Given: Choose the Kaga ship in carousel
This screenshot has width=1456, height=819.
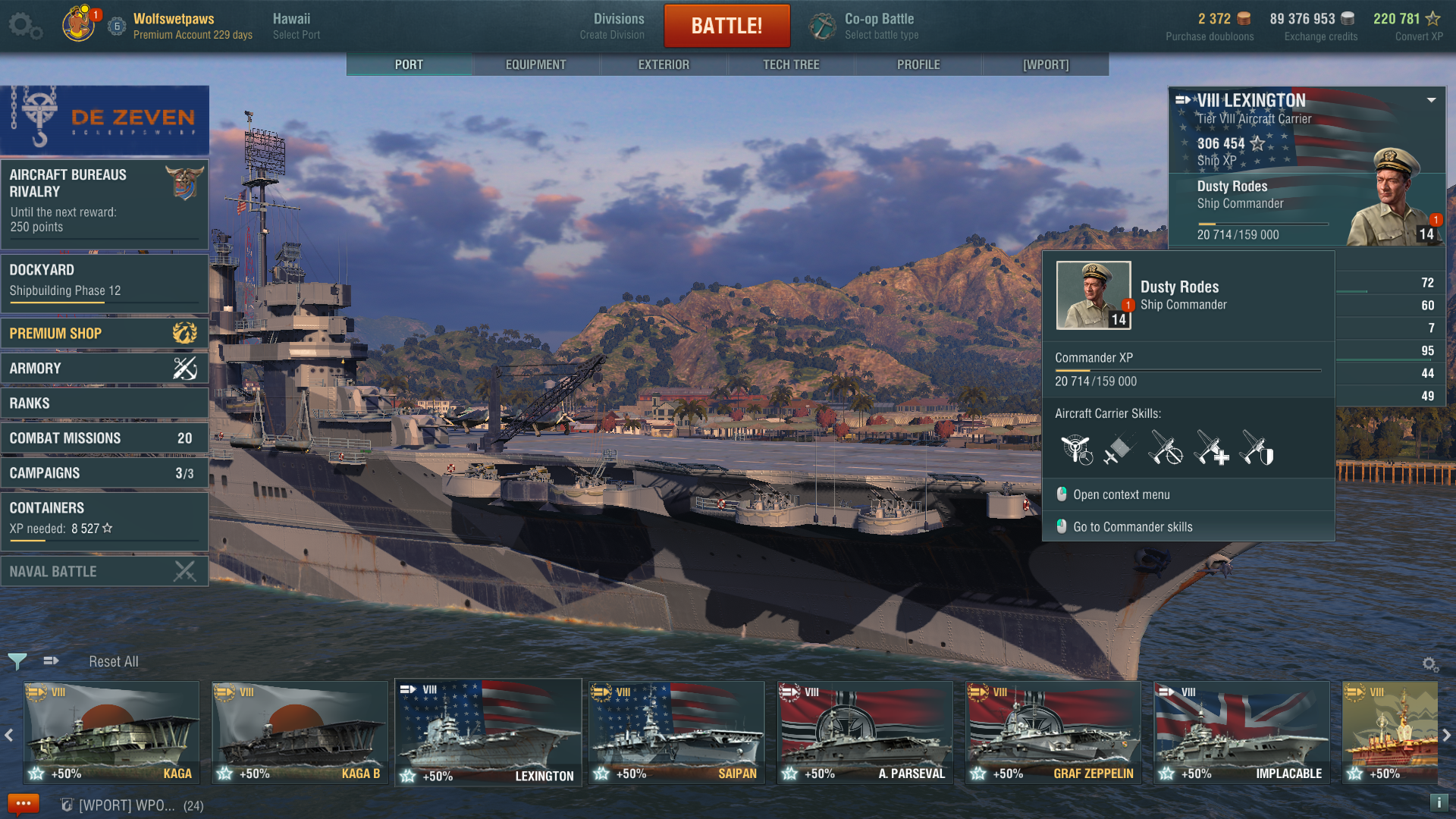Looking at the screenshot, I should pyautogui.click(x=111, y=731).
